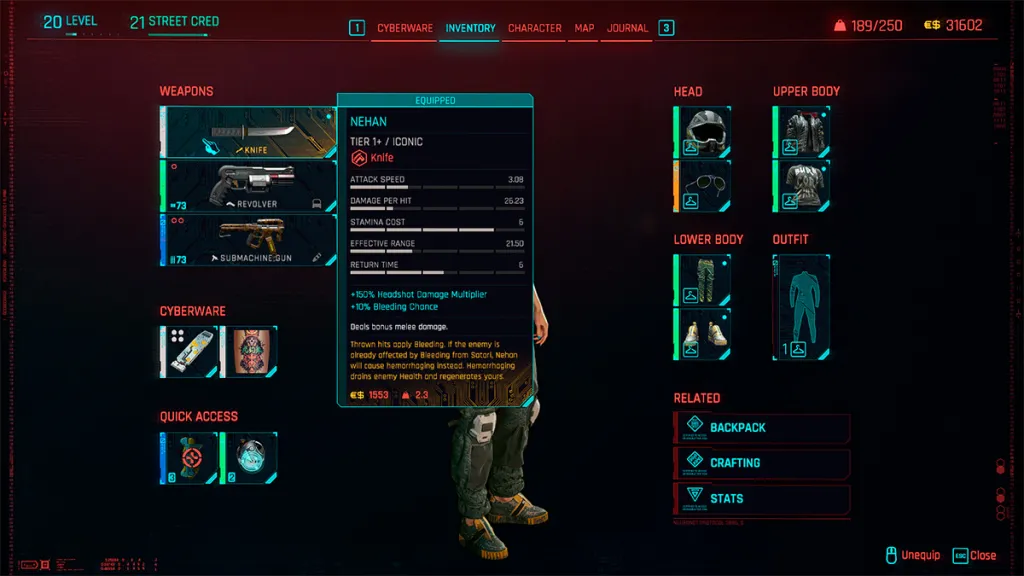Screen dimensions: 1024x576
Task: Unequip the selected Nehan knife
Action: point(912,555)
